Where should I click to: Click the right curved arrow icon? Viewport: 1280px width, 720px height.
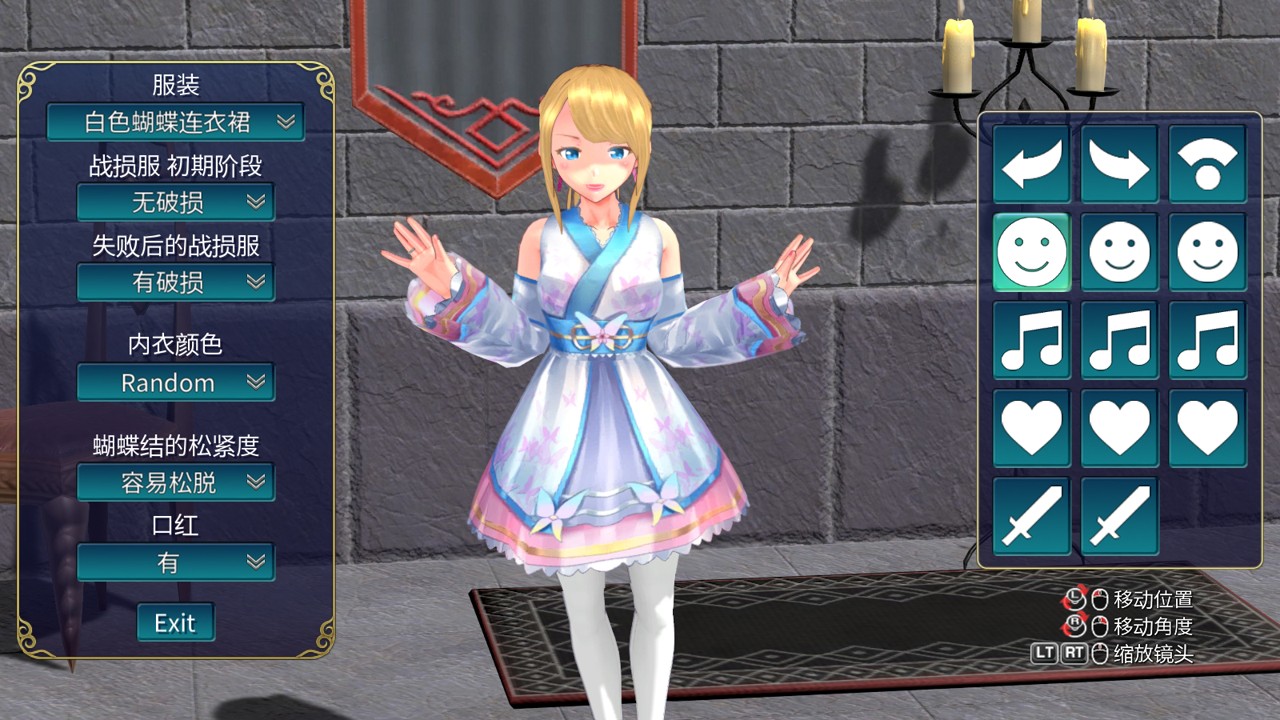(x=1120, y=164)
